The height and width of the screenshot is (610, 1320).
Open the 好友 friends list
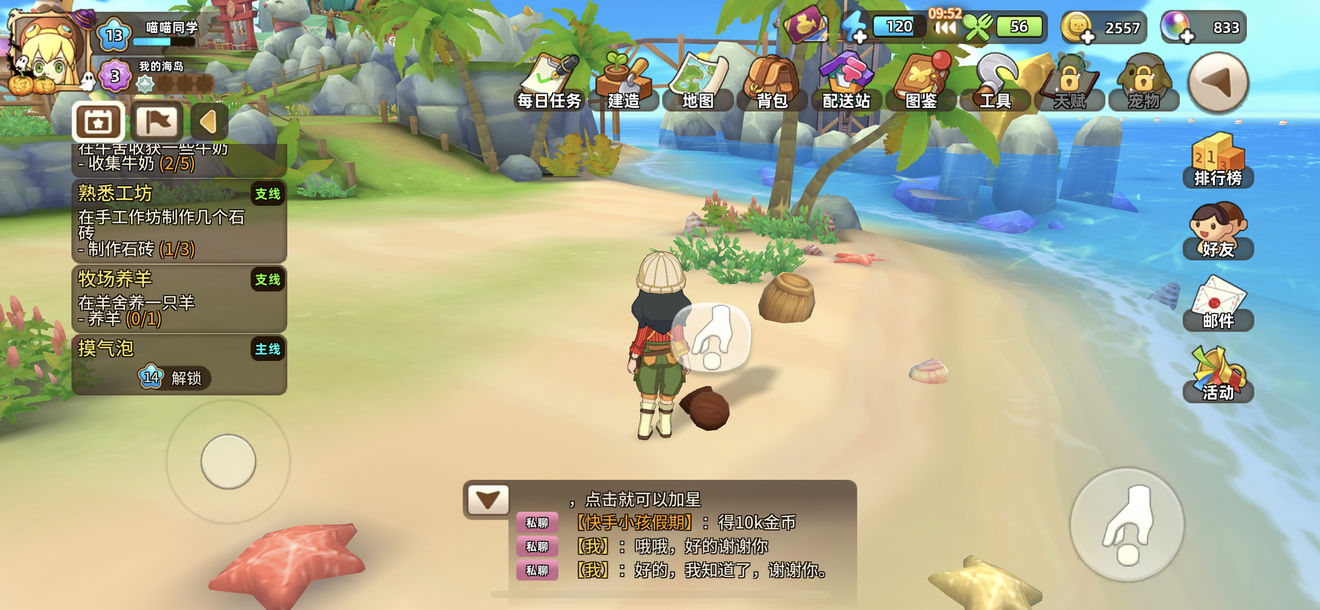tap(1217, 231)
